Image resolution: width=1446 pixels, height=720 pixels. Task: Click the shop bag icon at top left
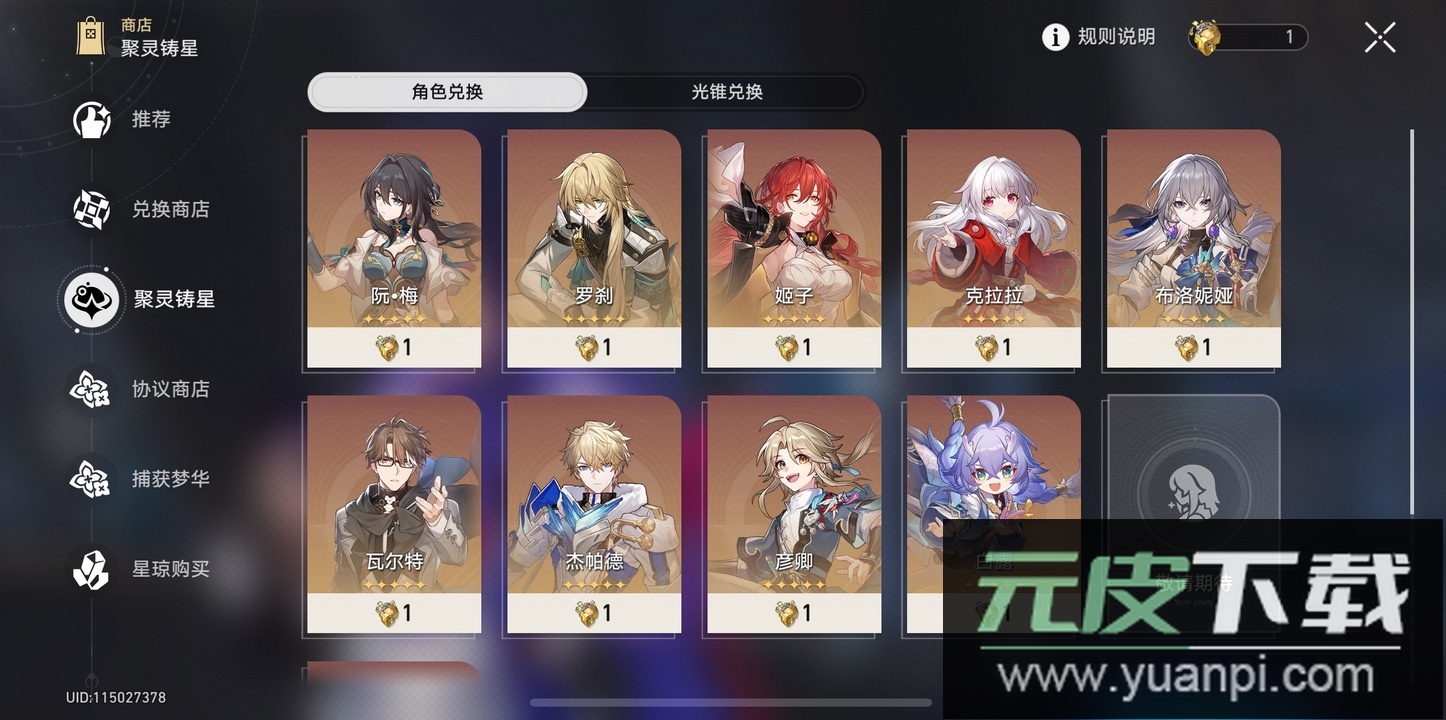tap(91, 36)
